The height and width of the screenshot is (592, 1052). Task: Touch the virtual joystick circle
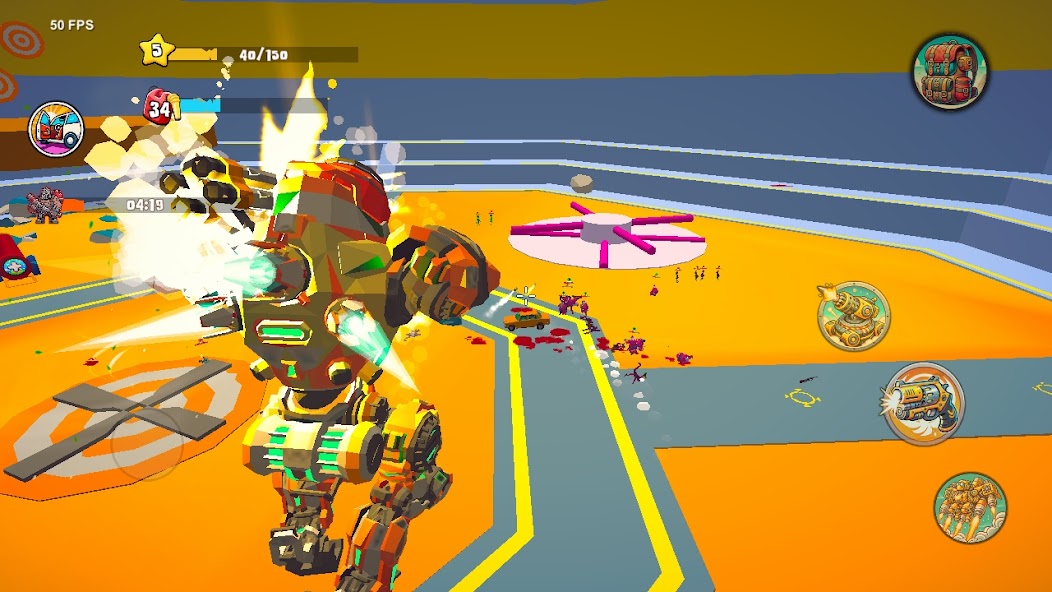pos(146,445)
